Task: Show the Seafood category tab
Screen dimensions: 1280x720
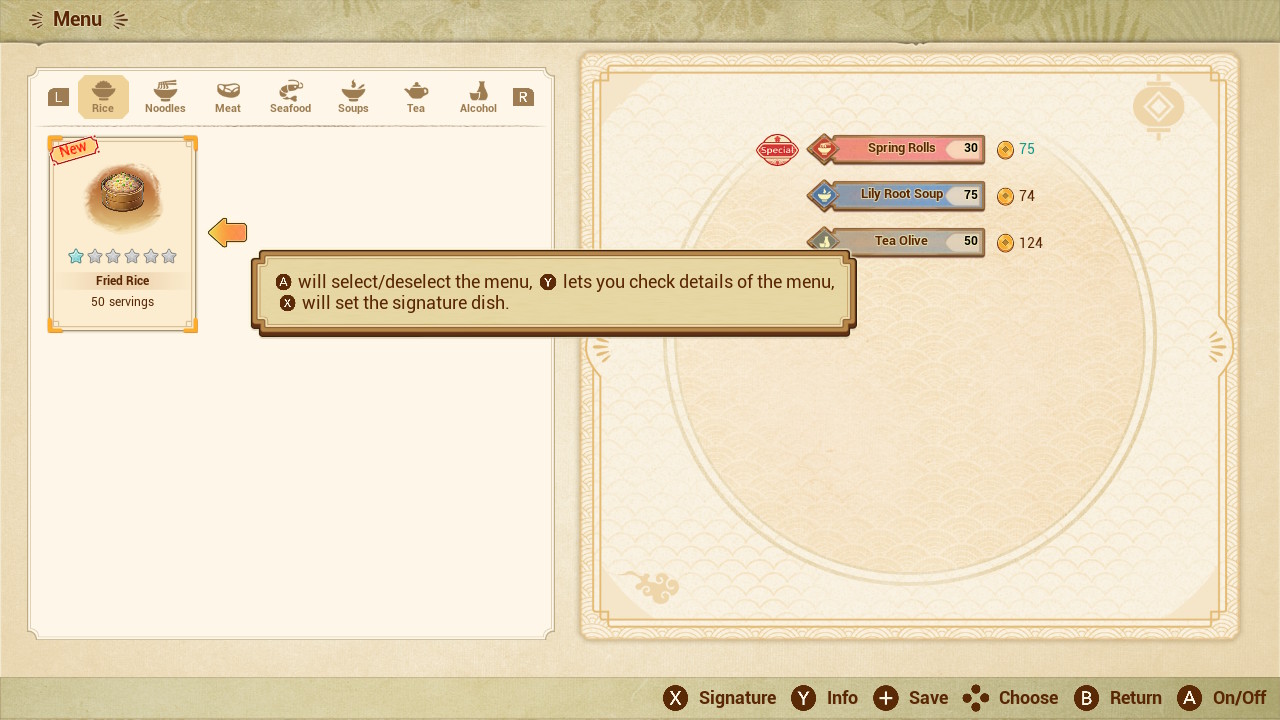Action: [290, 97]
